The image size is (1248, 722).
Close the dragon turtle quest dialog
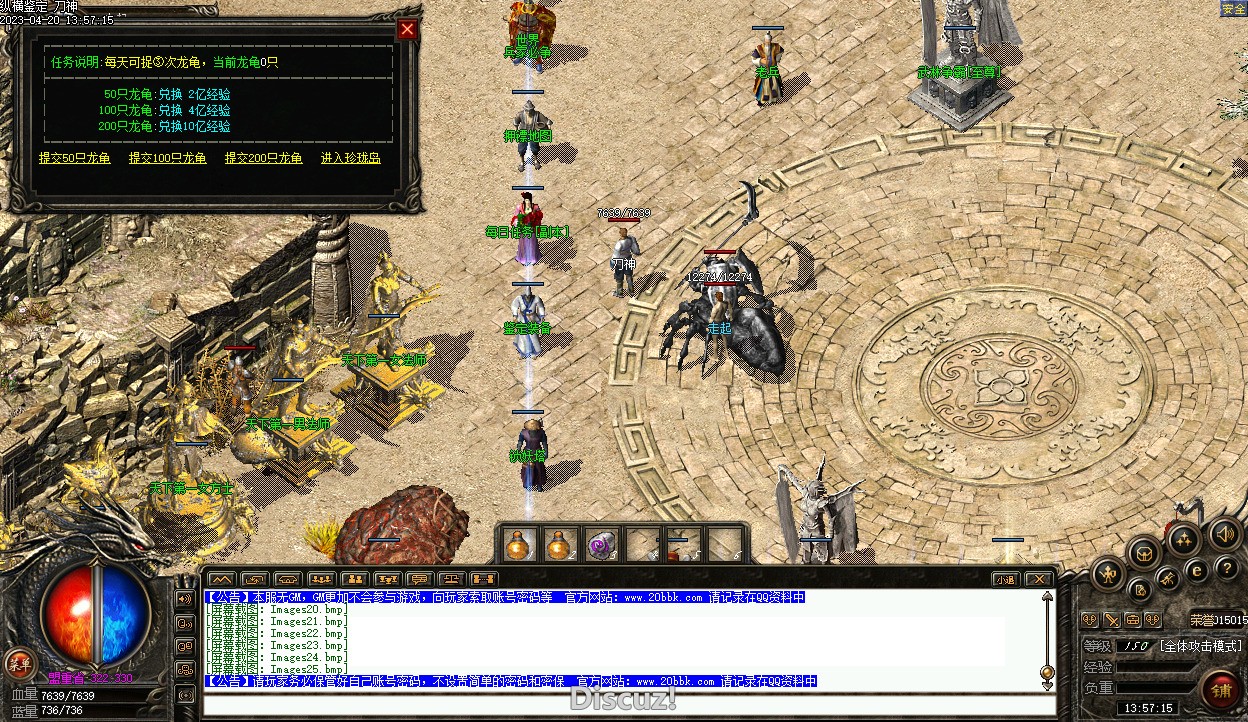click(407, 29)
